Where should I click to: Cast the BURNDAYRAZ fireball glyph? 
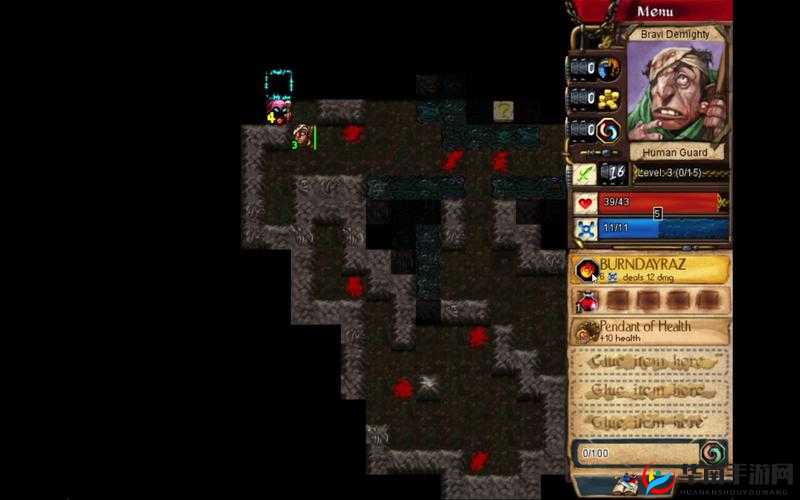point(585,270)
